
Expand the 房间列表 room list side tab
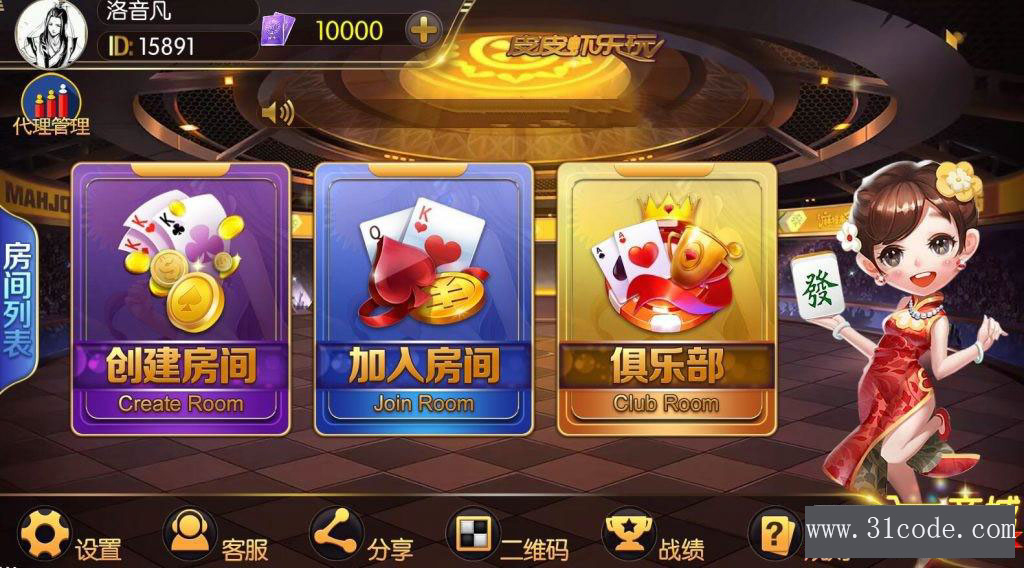(x=18, y=300)
